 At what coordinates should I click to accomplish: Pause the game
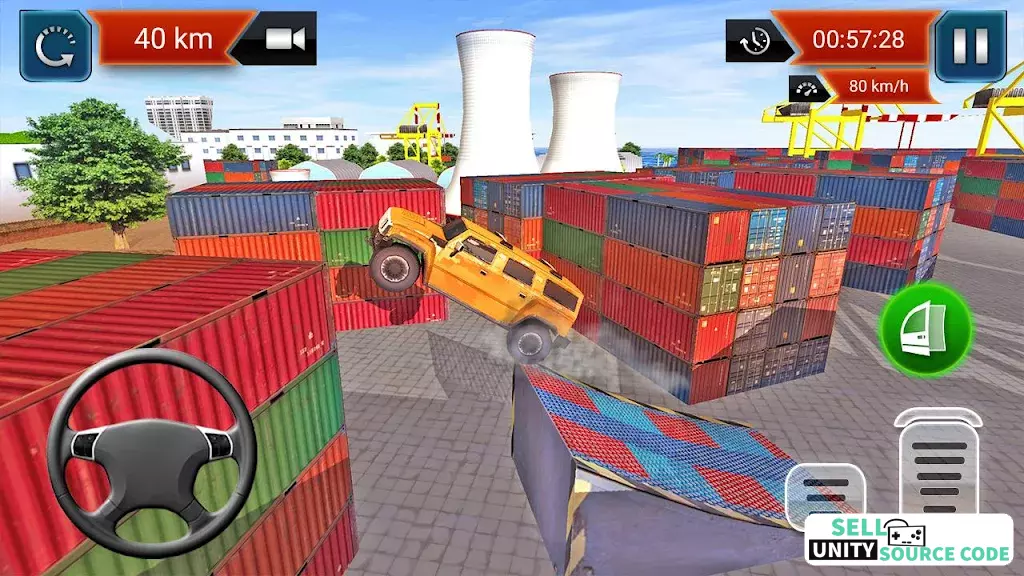(x=969, y=45)
